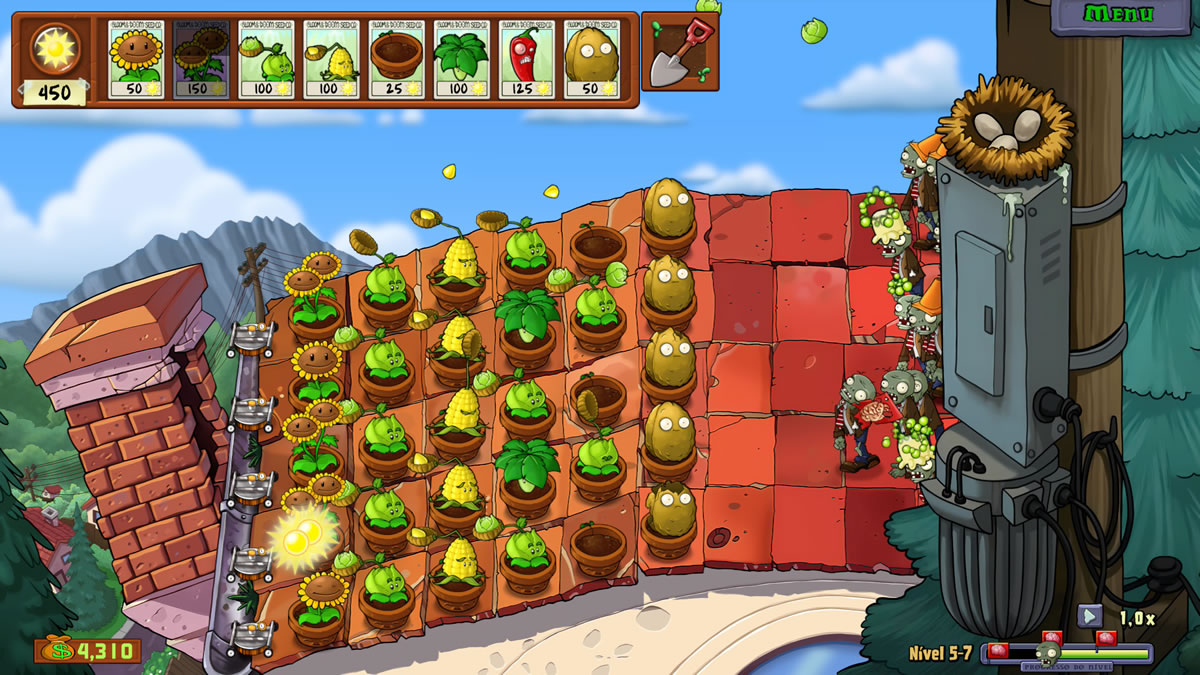This screenshot has width=1200, height=675.
Task: Choose the Twin Sunflower seed packet
Action: (x=201, y=59)
